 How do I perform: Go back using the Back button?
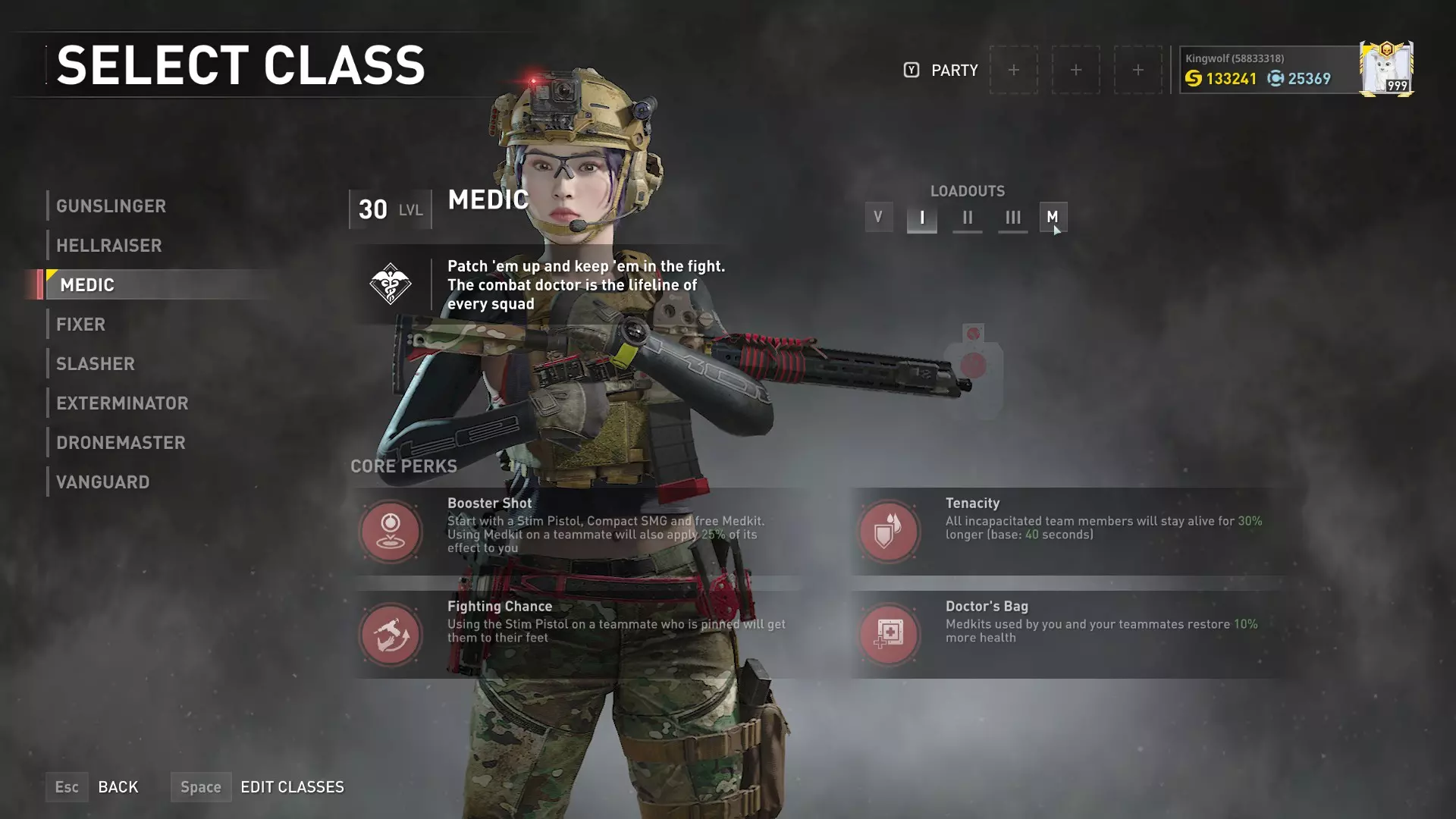pyautogui.click(x=118, y=787)
